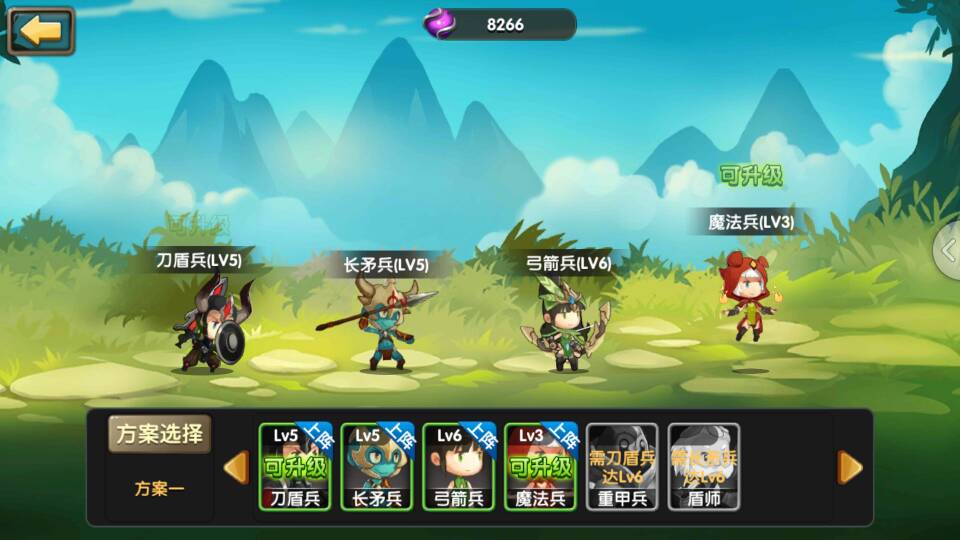Expand the side panel arrow tab
The width and height of the screenshot is (960, 540).
pyautogui.click(x=948, y=250)
